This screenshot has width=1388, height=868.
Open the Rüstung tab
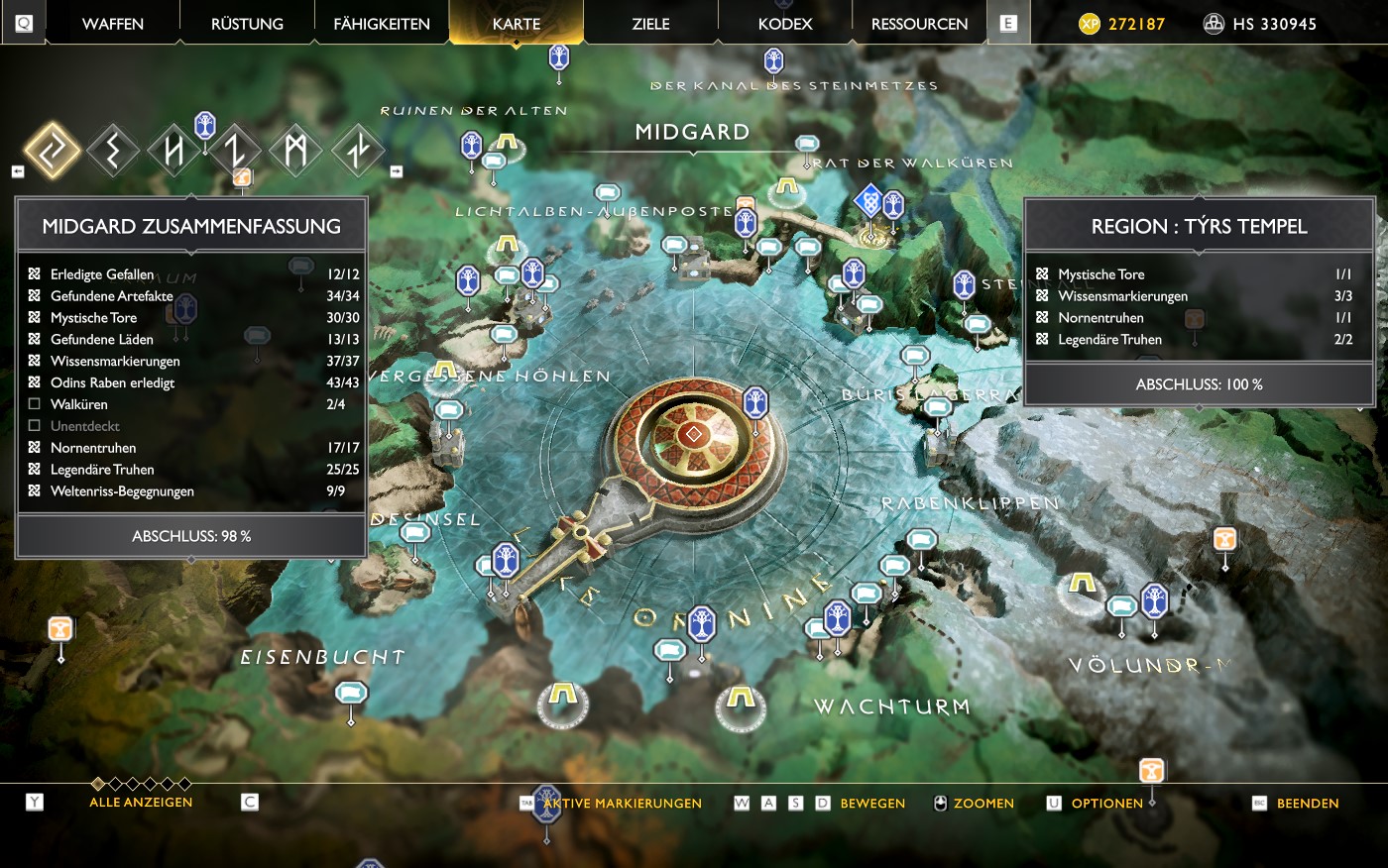[247, 24]
